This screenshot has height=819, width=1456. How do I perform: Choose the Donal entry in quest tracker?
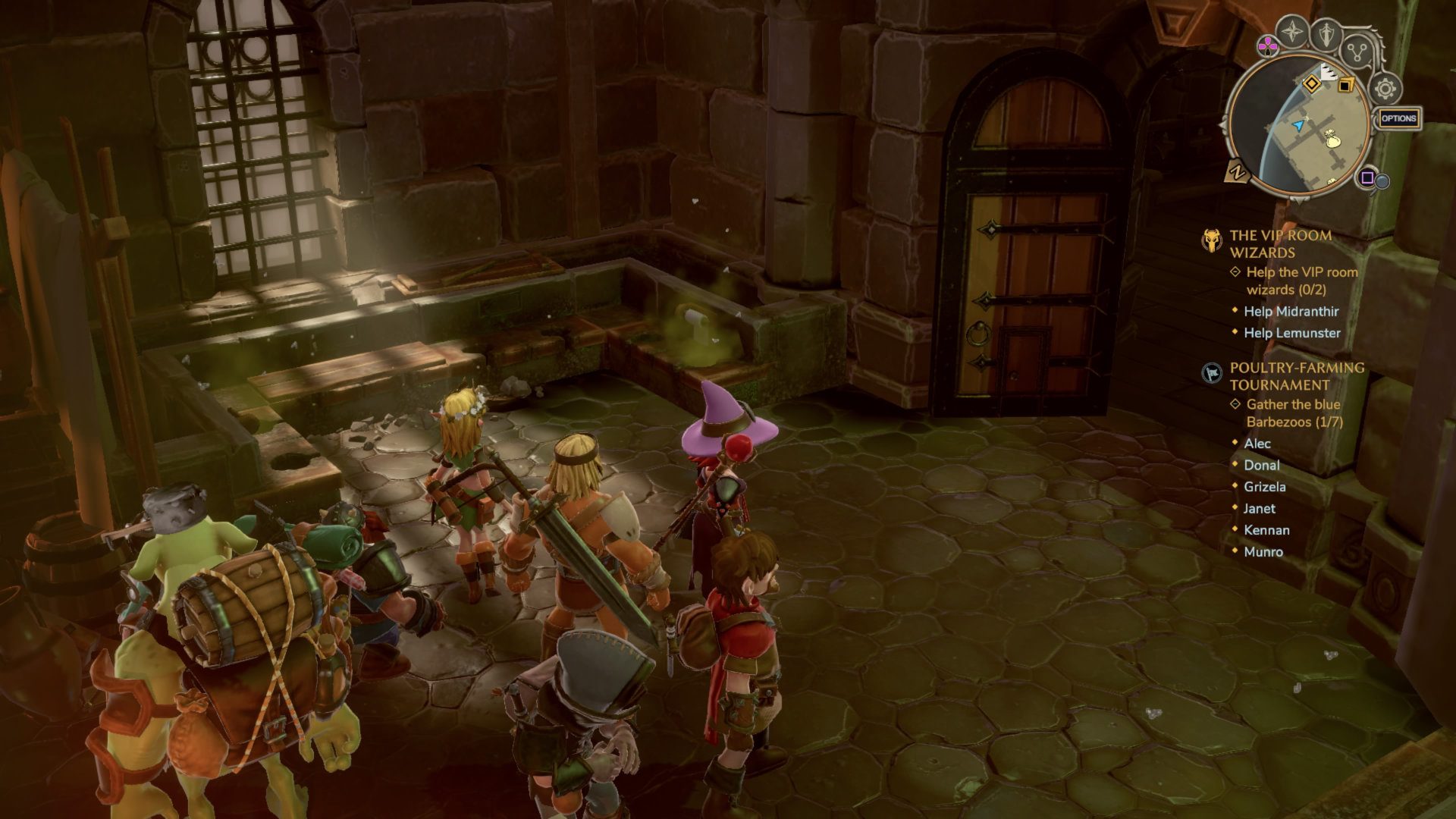click(1261, 466)
